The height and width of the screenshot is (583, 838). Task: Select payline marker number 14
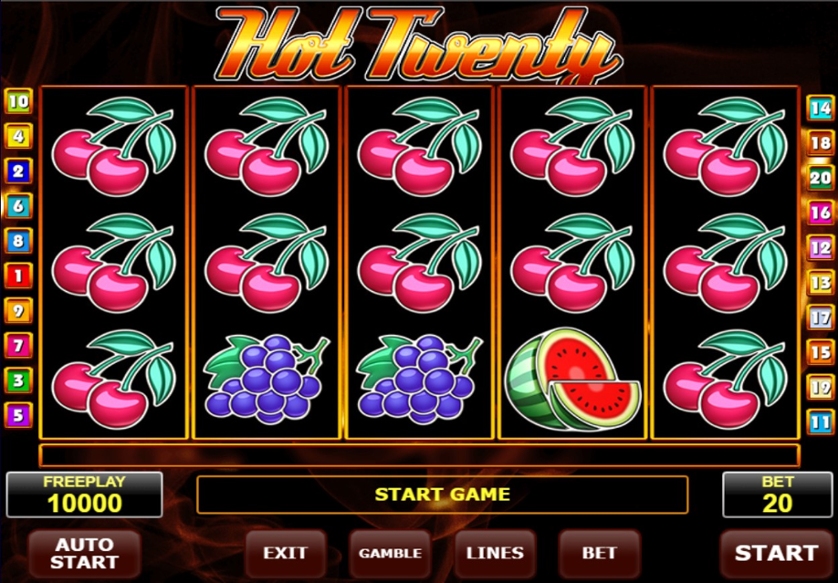[x=821, y=108]
